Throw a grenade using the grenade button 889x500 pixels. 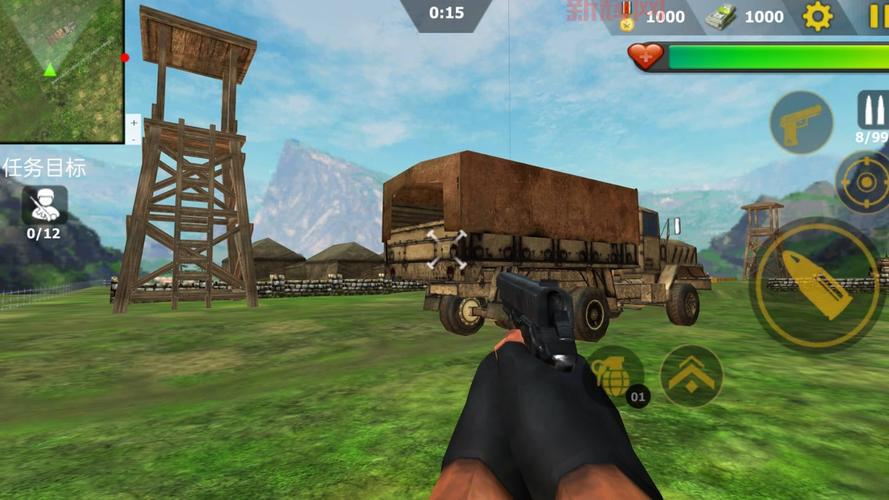pos(614,374)
